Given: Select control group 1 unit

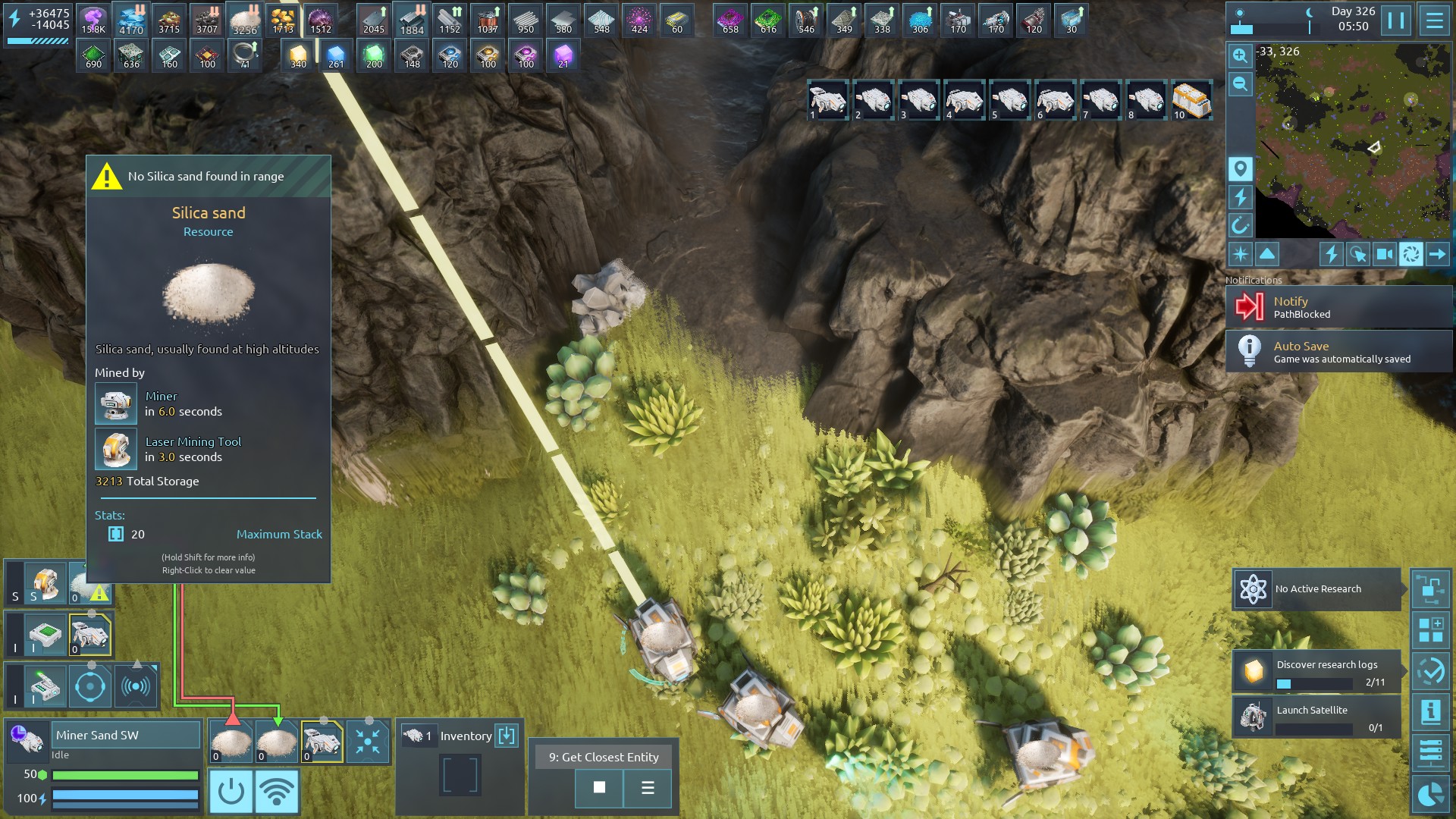Looking at the screenshot, I should (x=827, y=100).
